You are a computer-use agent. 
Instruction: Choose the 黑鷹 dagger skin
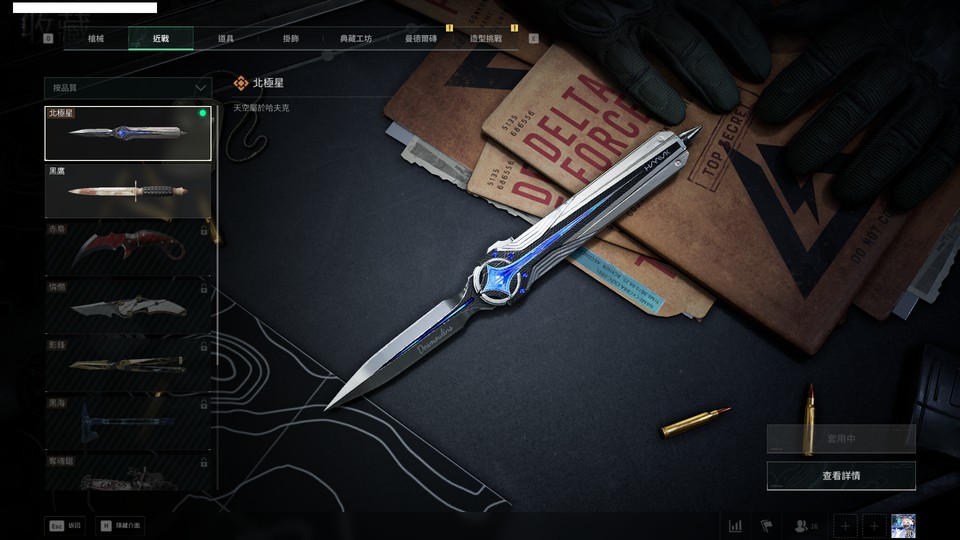128,190
